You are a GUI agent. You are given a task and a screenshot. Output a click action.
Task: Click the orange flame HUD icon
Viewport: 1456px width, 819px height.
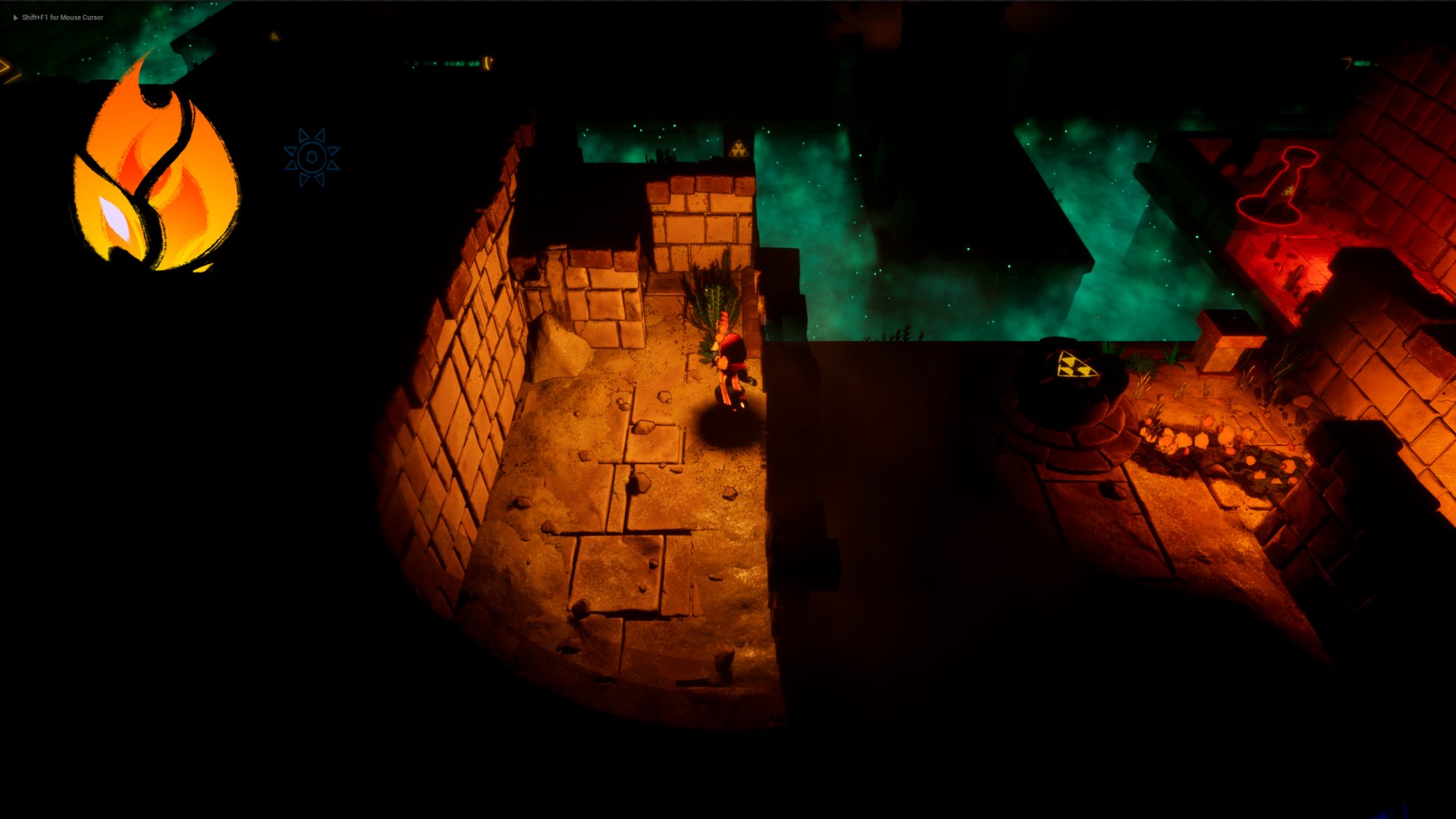(155, 171)
